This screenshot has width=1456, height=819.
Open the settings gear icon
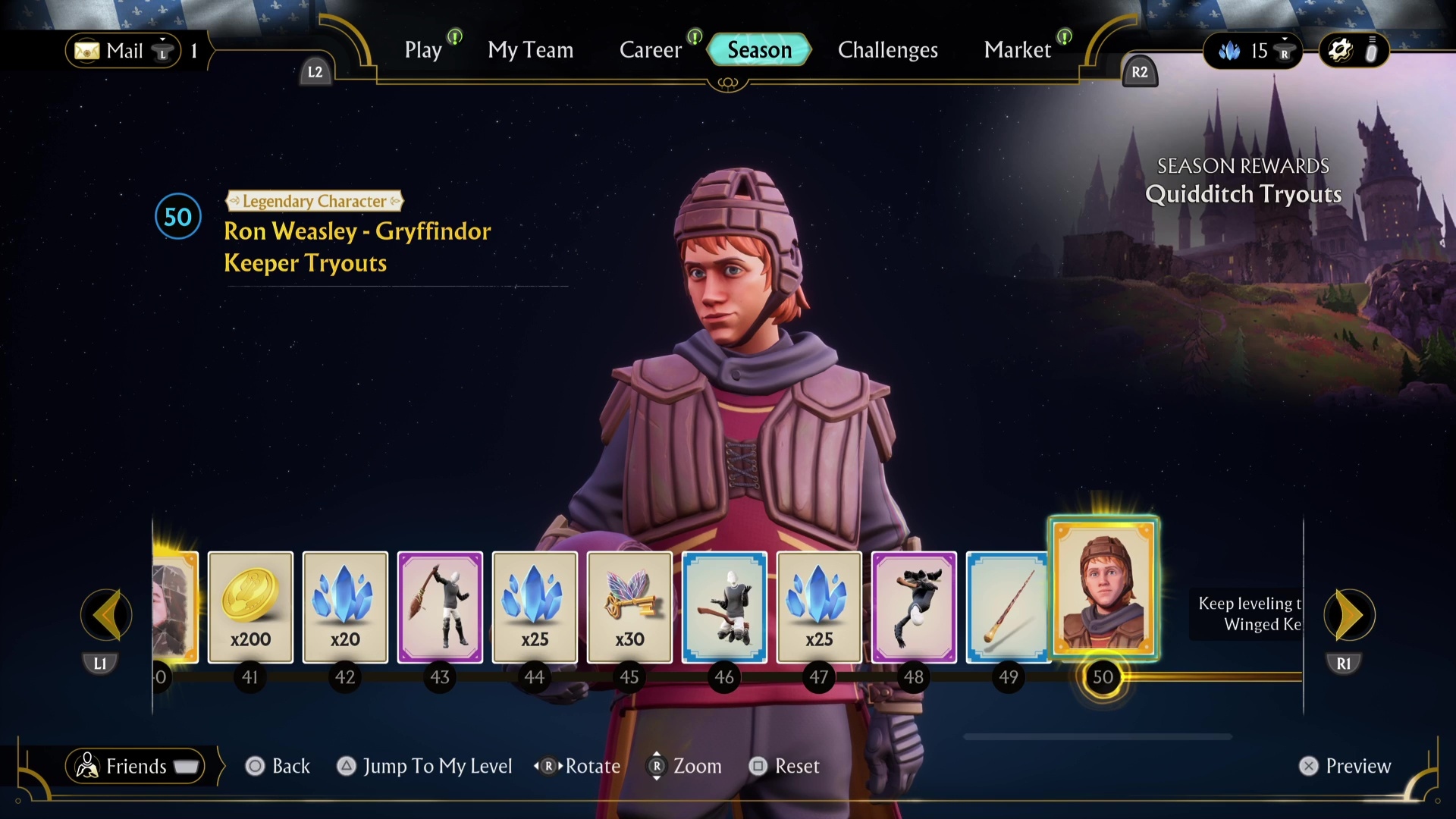[1339, 50]
